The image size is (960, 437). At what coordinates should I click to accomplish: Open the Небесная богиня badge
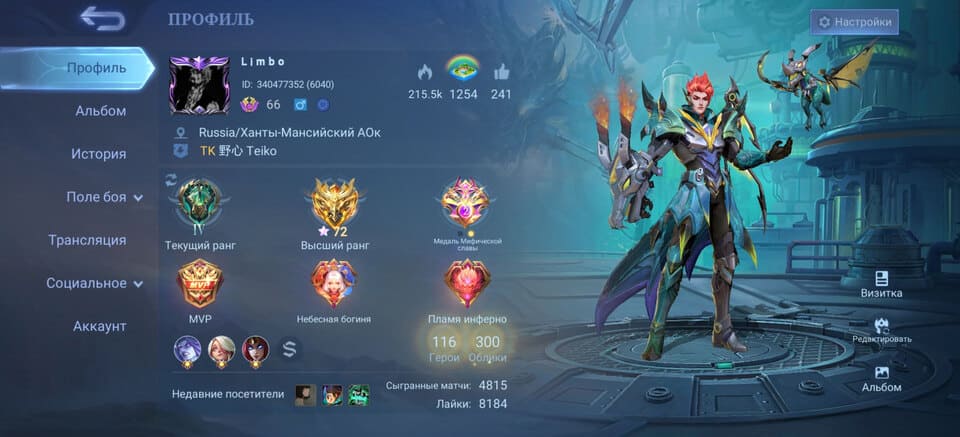click(x=333, y=284)
